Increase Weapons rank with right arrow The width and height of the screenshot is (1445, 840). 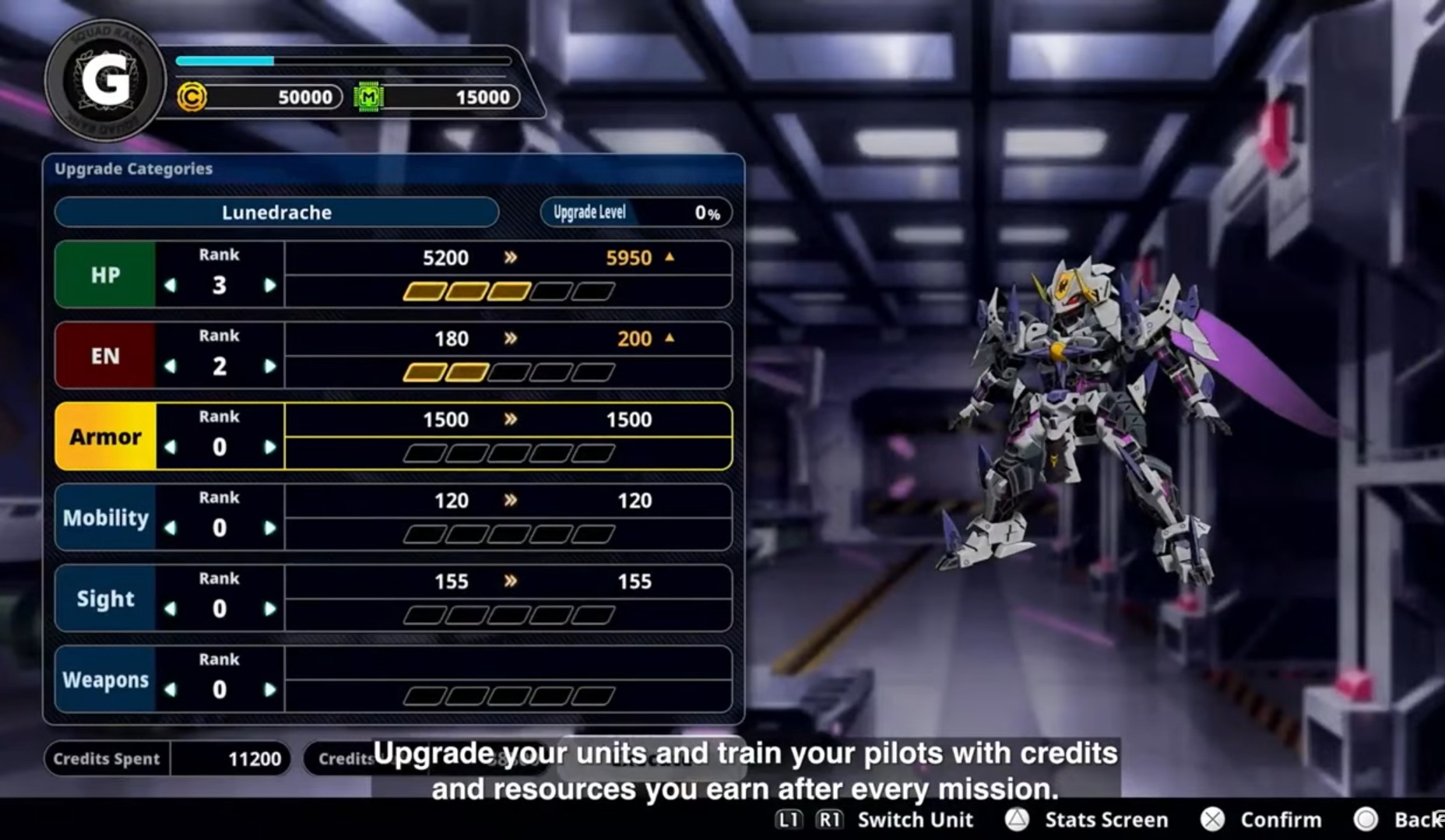pyautogui.click(x=269, y=691)
